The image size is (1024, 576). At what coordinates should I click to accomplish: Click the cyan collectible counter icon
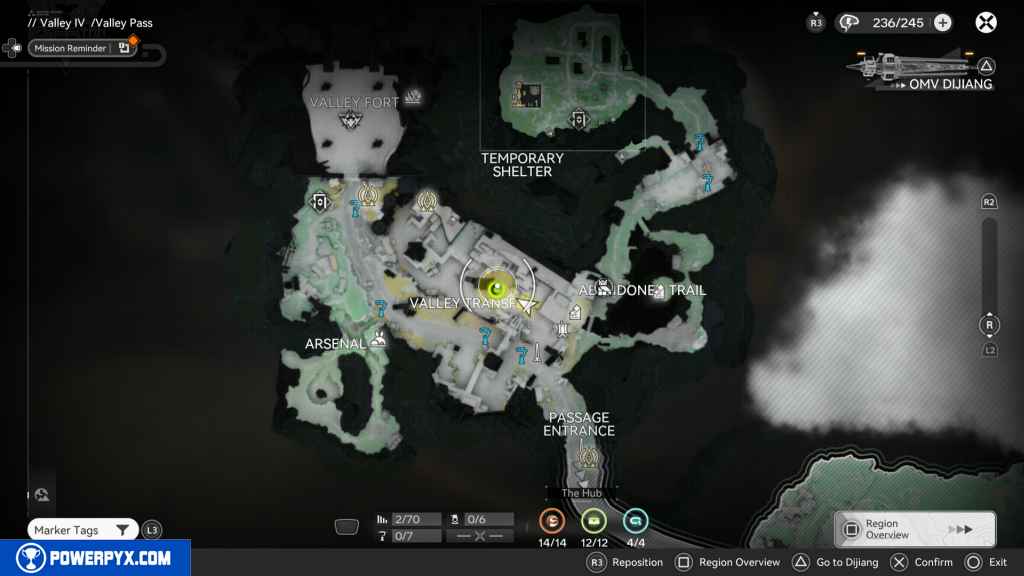pyautogui.click(x=635, y=521)
